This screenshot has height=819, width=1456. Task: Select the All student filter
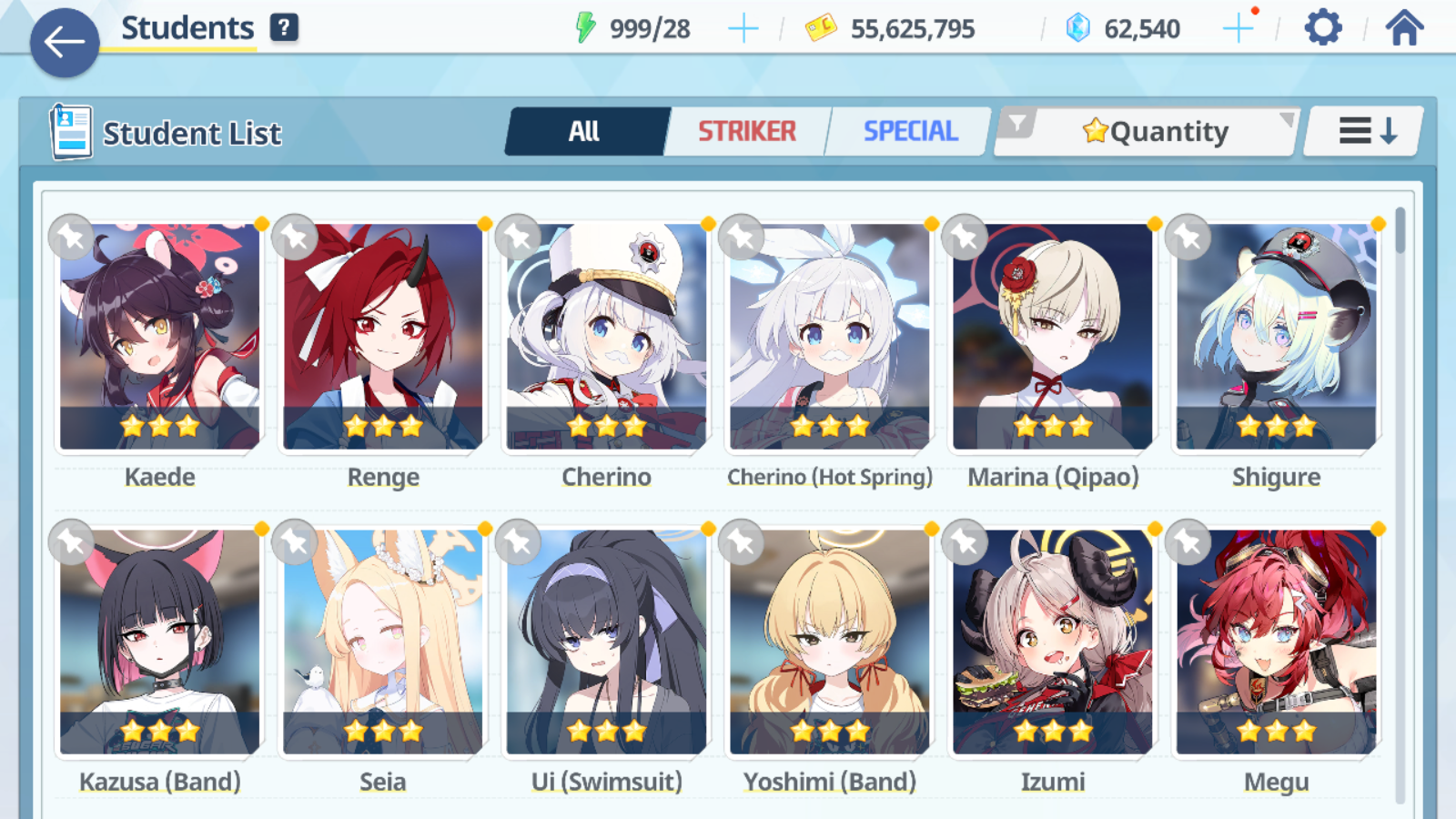586,131
